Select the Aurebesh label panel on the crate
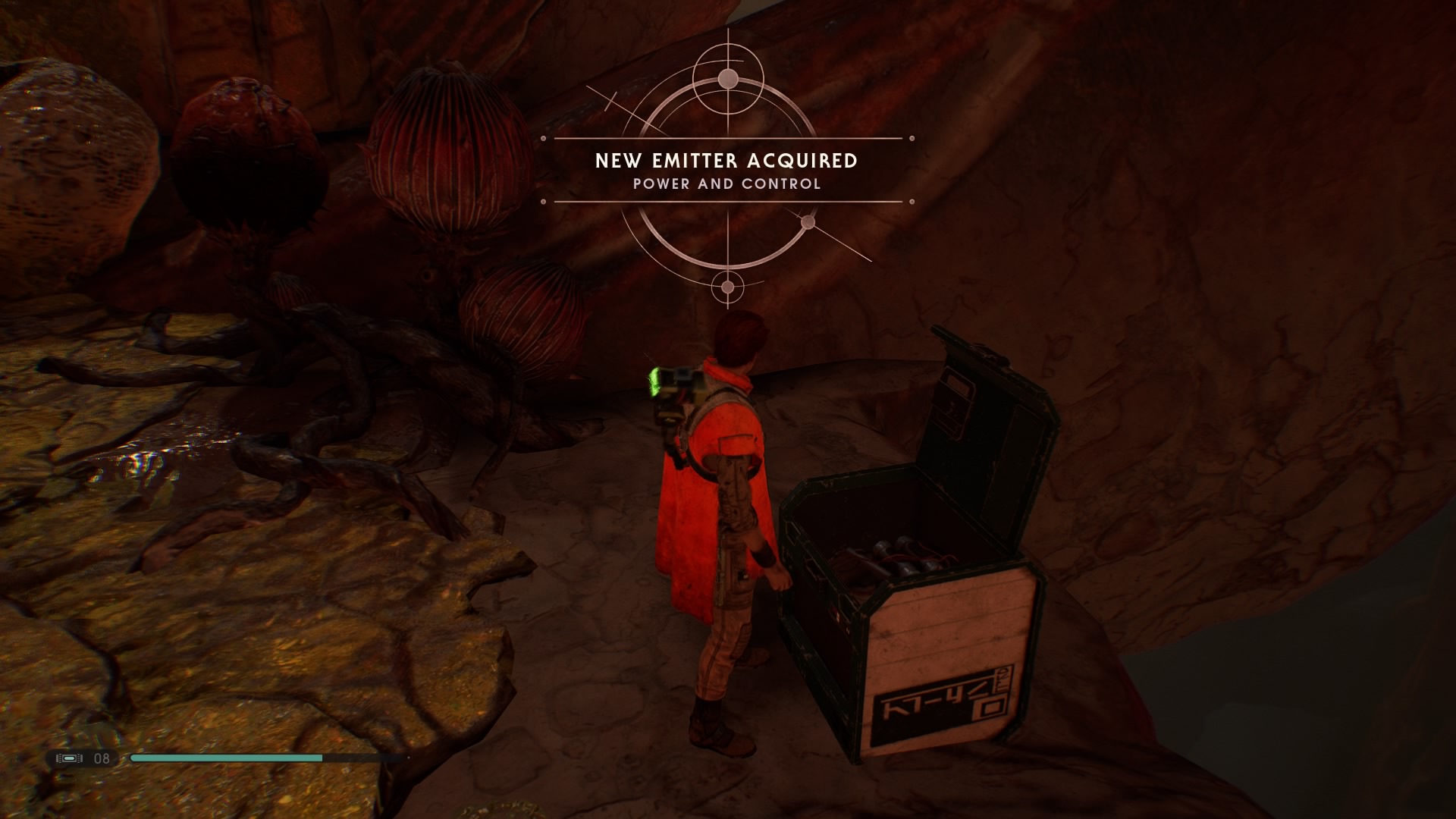The width and height of the screenshot is (1456, 819). (x=940, y=705)
